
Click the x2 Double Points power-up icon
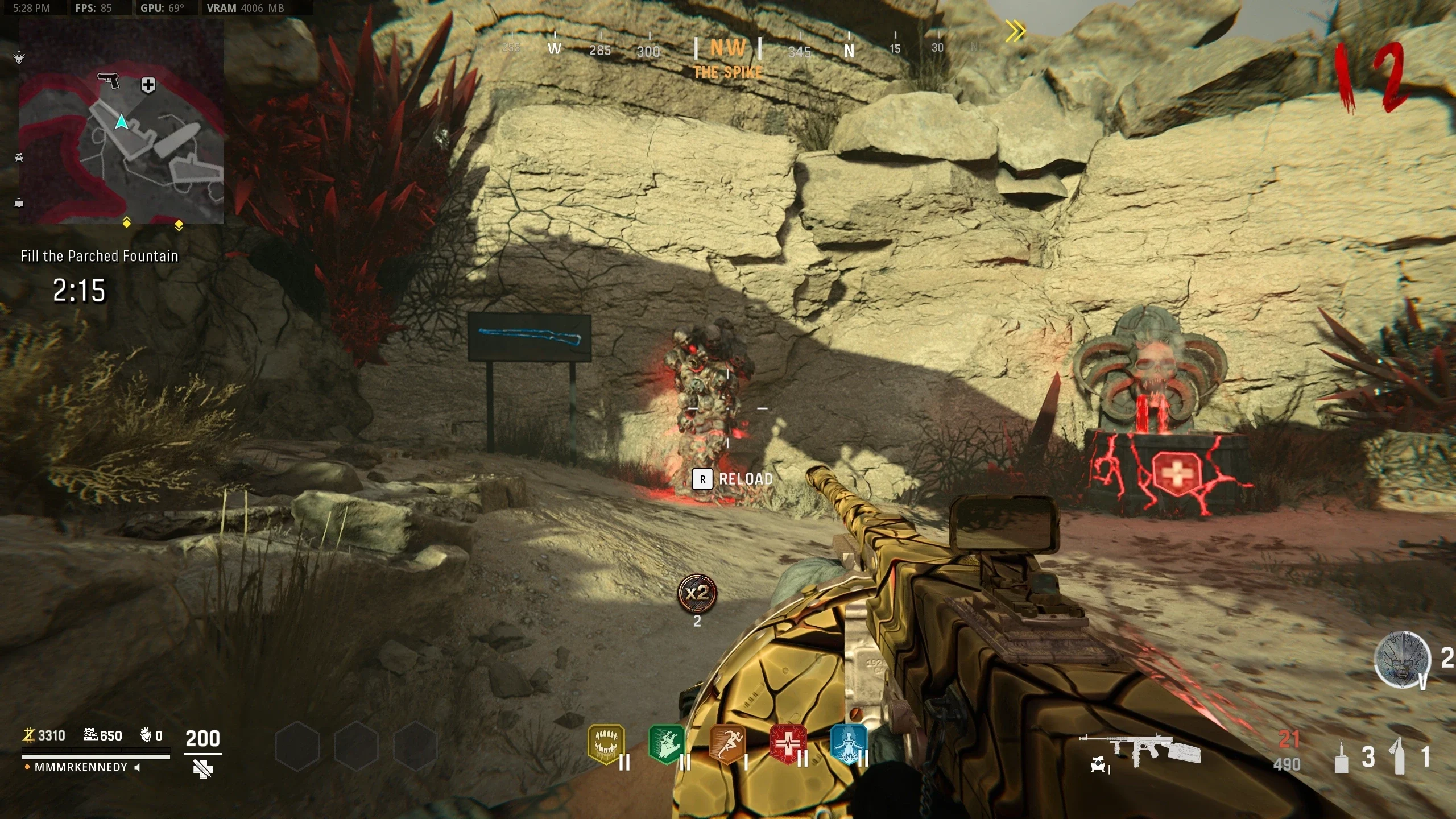[697, 594]
